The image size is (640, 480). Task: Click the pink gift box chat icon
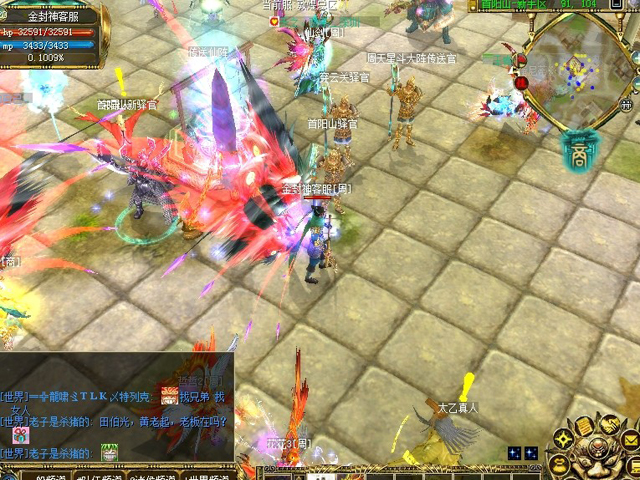click(x=20, y=434)
